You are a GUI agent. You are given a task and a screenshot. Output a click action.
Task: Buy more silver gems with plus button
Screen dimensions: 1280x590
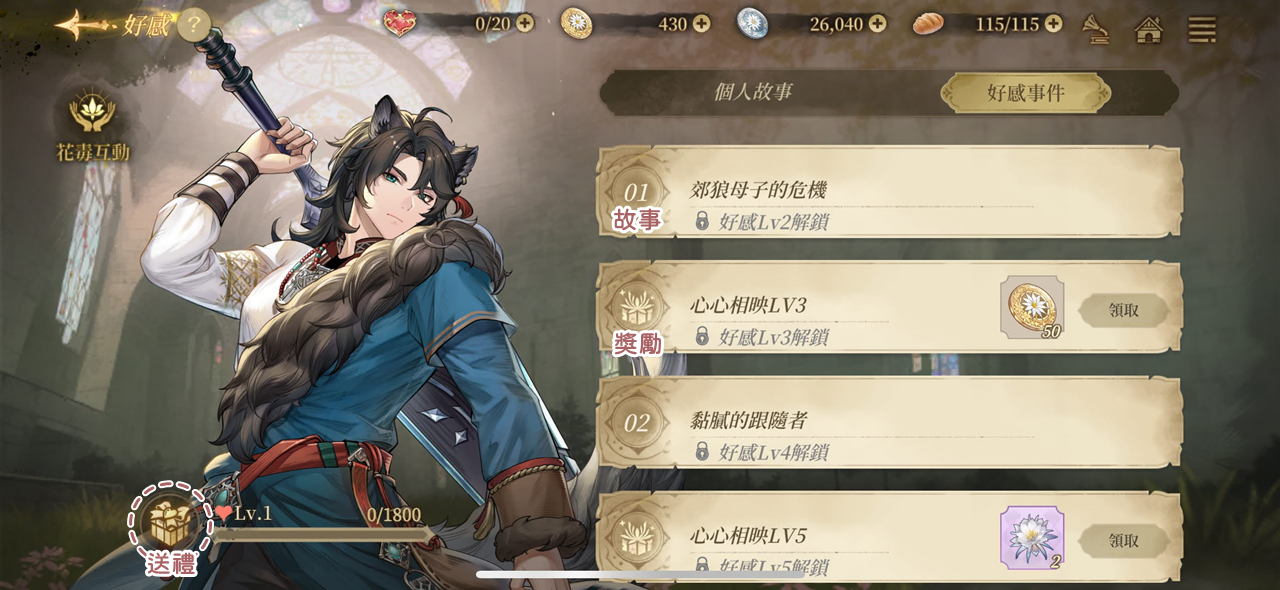877,23
